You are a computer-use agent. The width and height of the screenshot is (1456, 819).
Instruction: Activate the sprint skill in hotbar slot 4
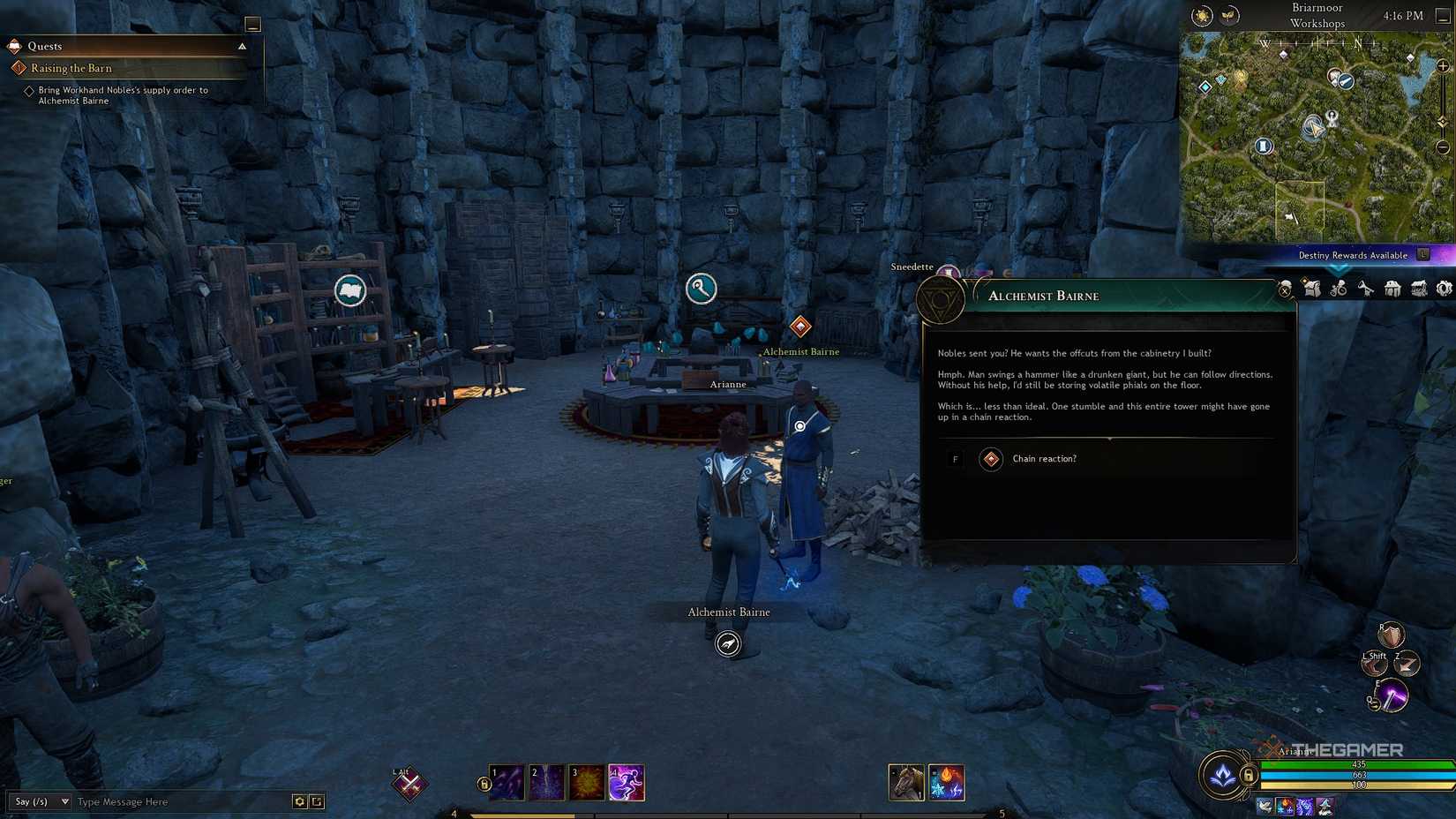(624, 782)
